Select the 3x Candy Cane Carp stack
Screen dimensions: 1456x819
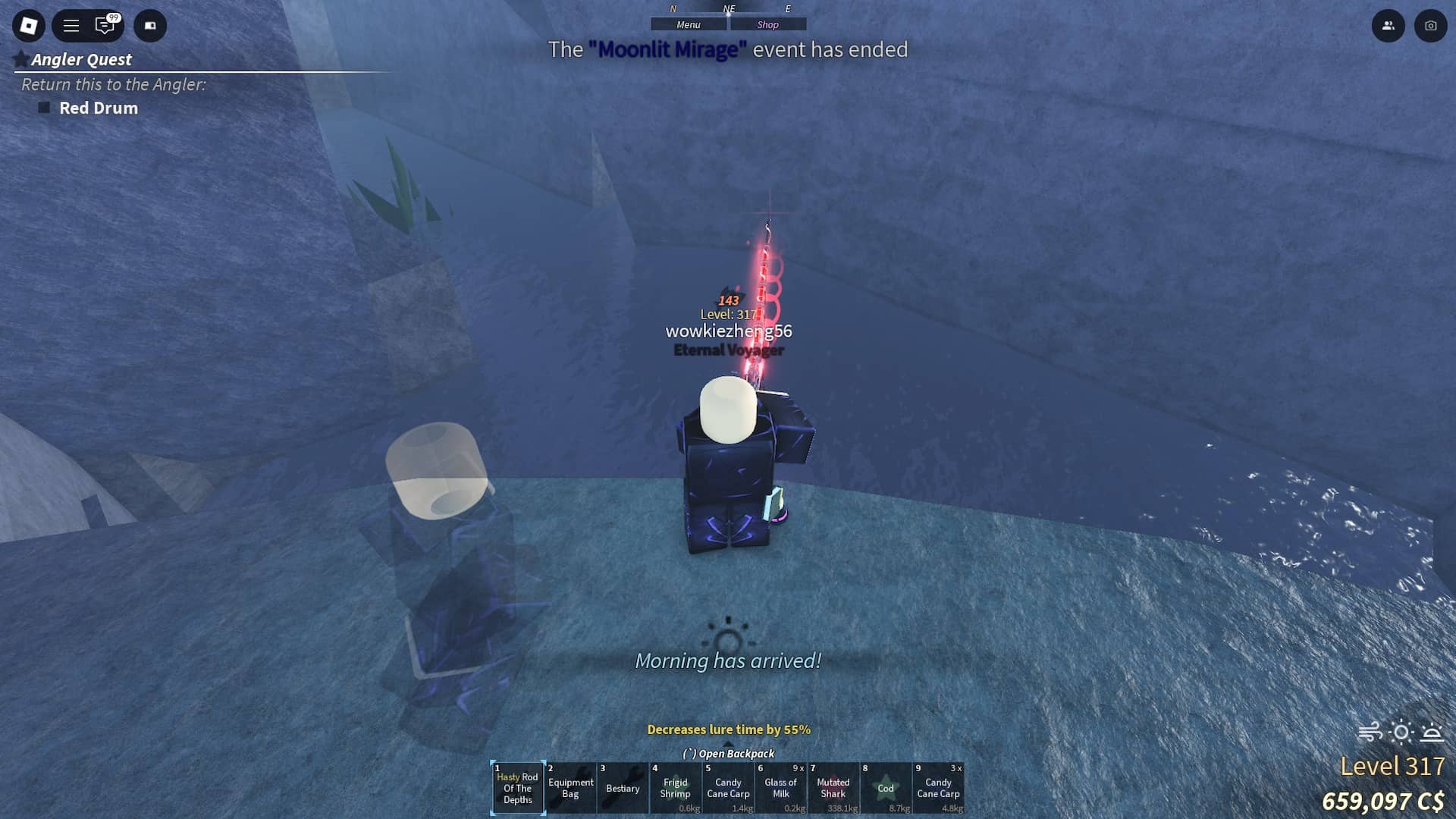[938, 789]
